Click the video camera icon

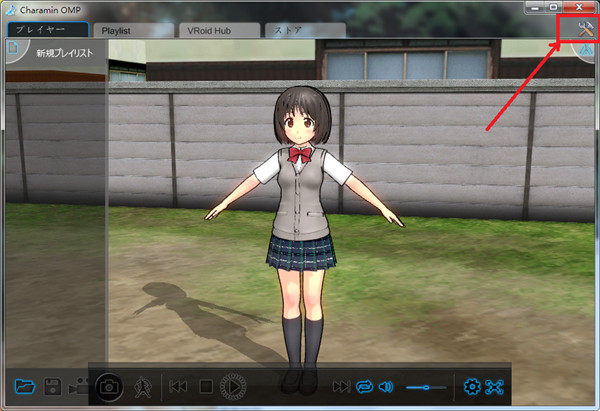(79, 386)
